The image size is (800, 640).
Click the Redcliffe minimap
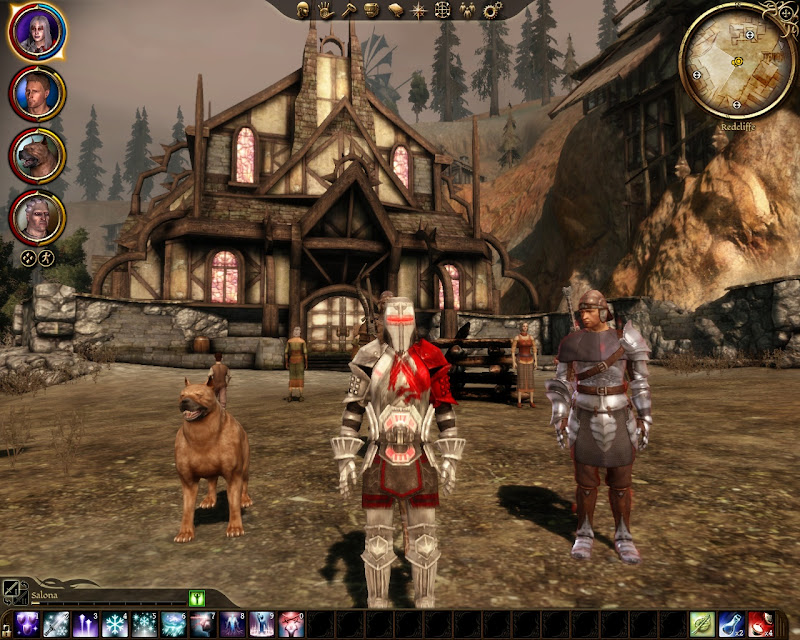[x=737, y=60]
